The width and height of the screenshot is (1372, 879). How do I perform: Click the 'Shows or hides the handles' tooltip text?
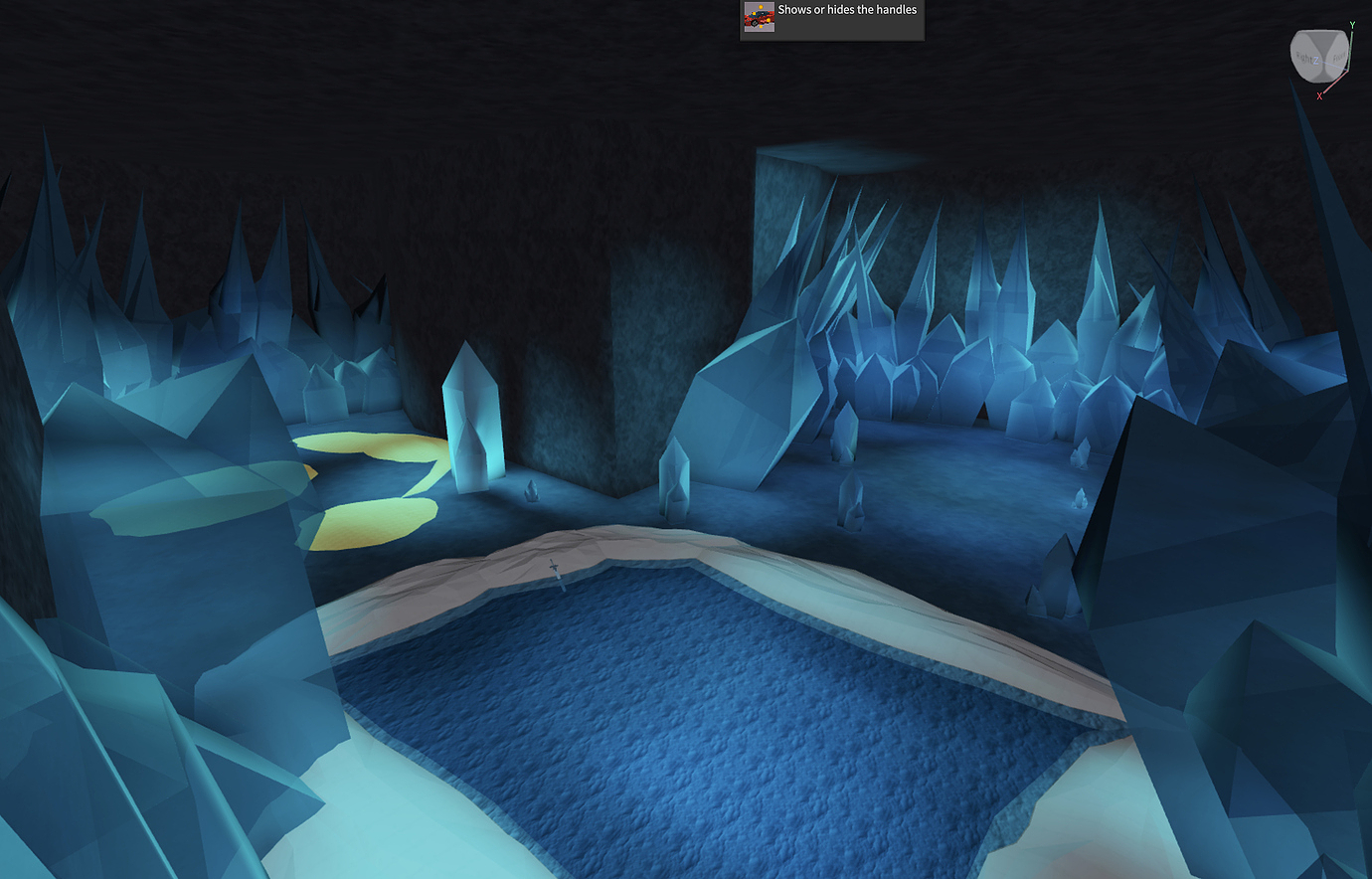[x=846, y=10]
